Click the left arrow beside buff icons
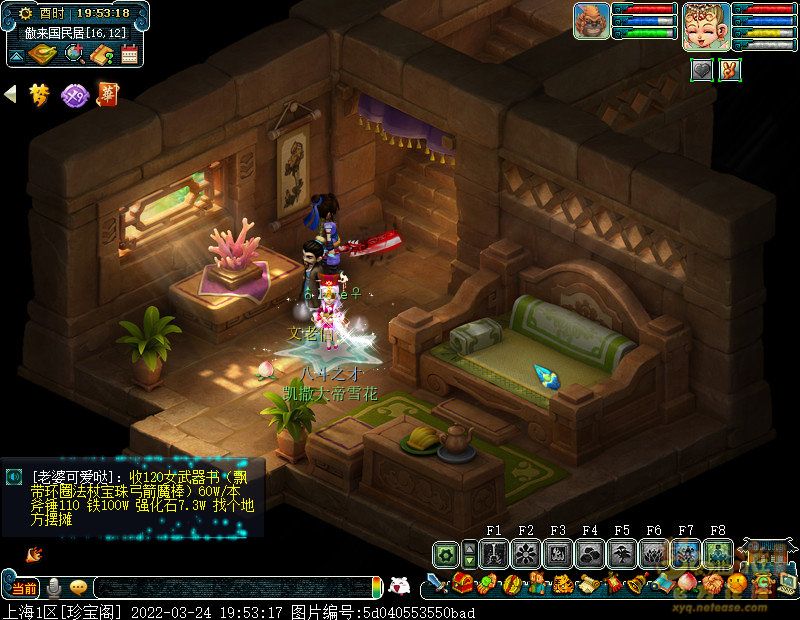The height and width of the screenshot is (620, 800). 11,95
